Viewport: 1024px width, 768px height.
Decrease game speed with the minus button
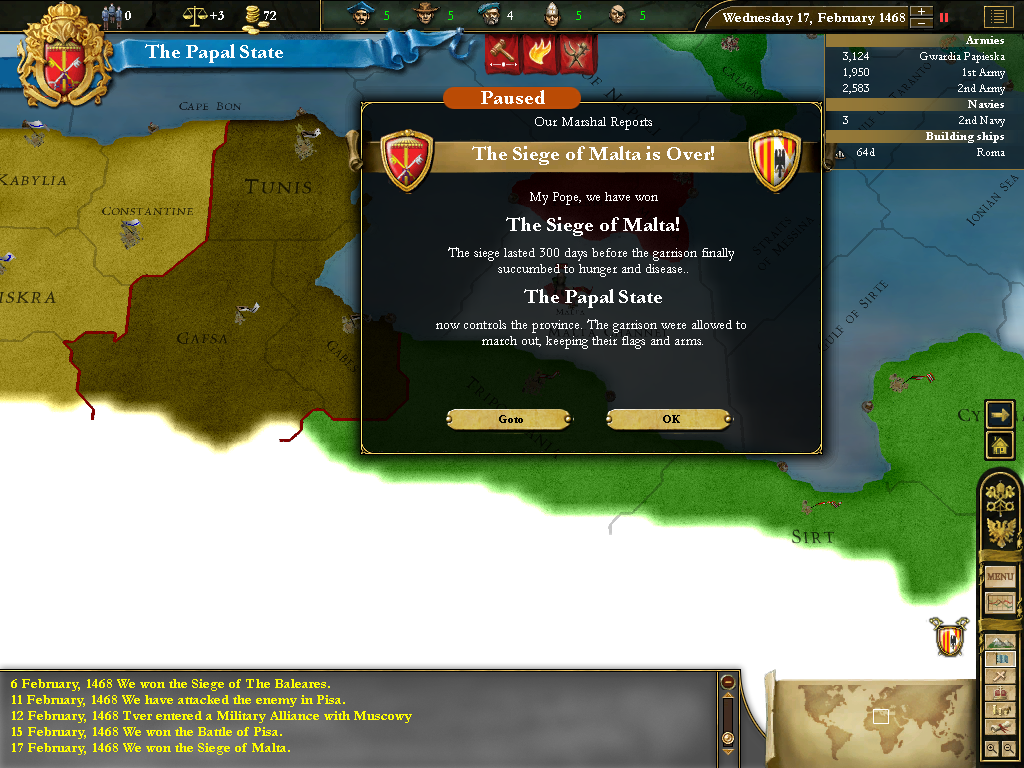click(x=921, y=23)
